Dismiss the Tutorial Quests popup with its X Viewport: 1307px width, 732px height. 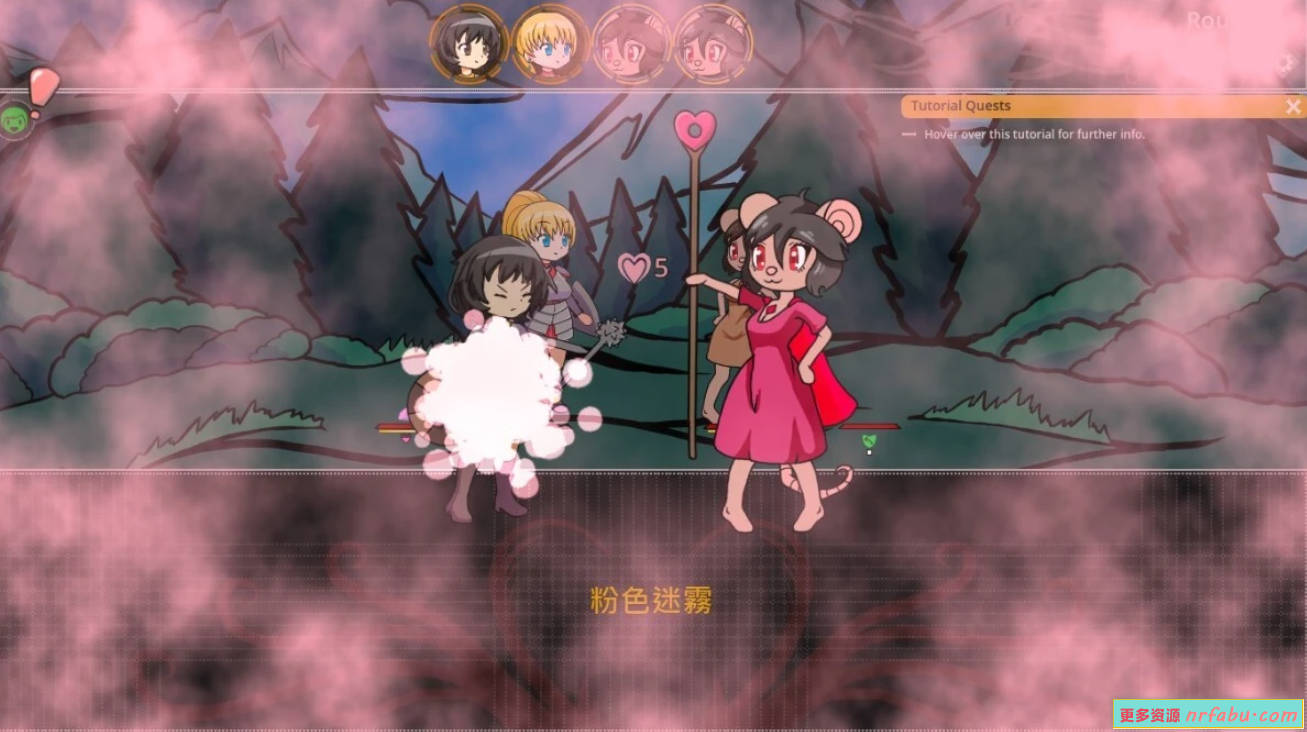tap(1293, 106)
